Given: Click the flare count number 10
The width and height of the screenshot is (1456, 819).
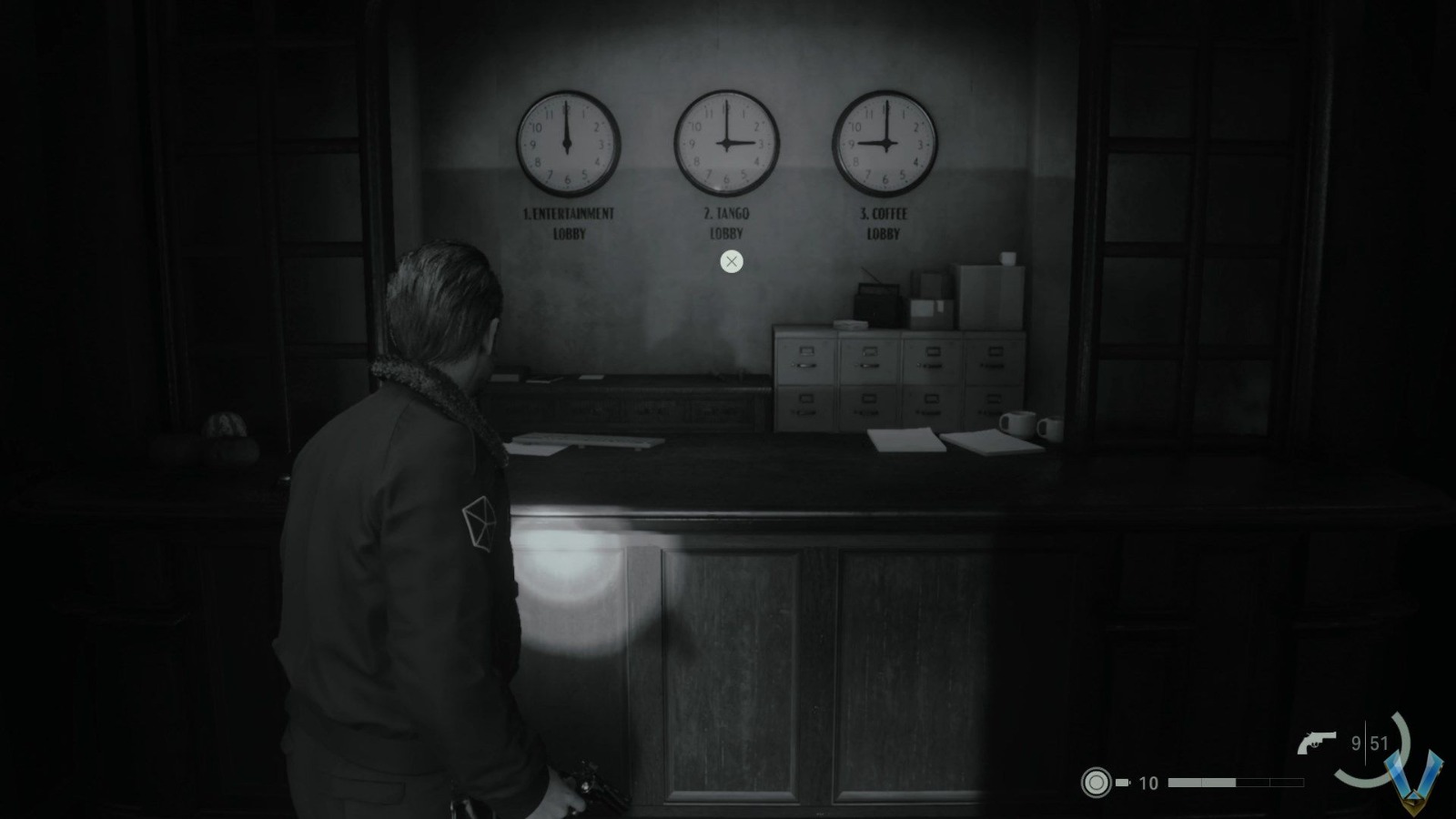Looking at the screenshot, I should coord(1148,781).
